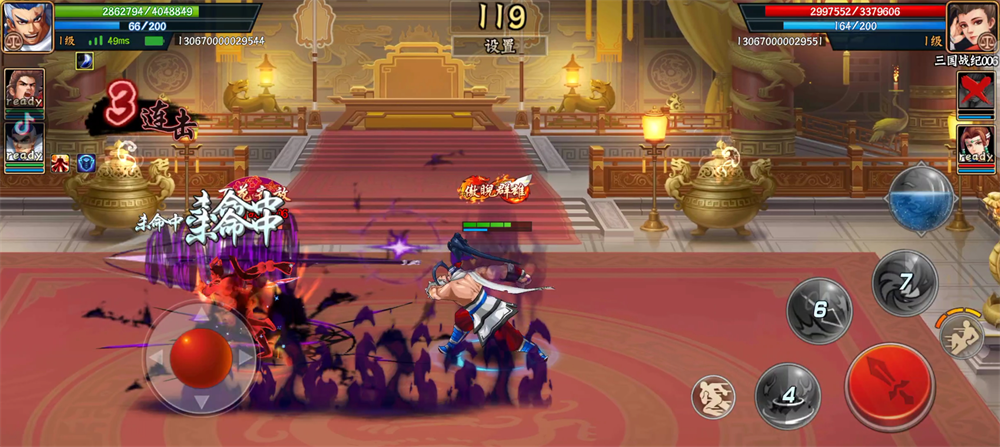
Task: Open the 设置 settings button
Action: 499,46
